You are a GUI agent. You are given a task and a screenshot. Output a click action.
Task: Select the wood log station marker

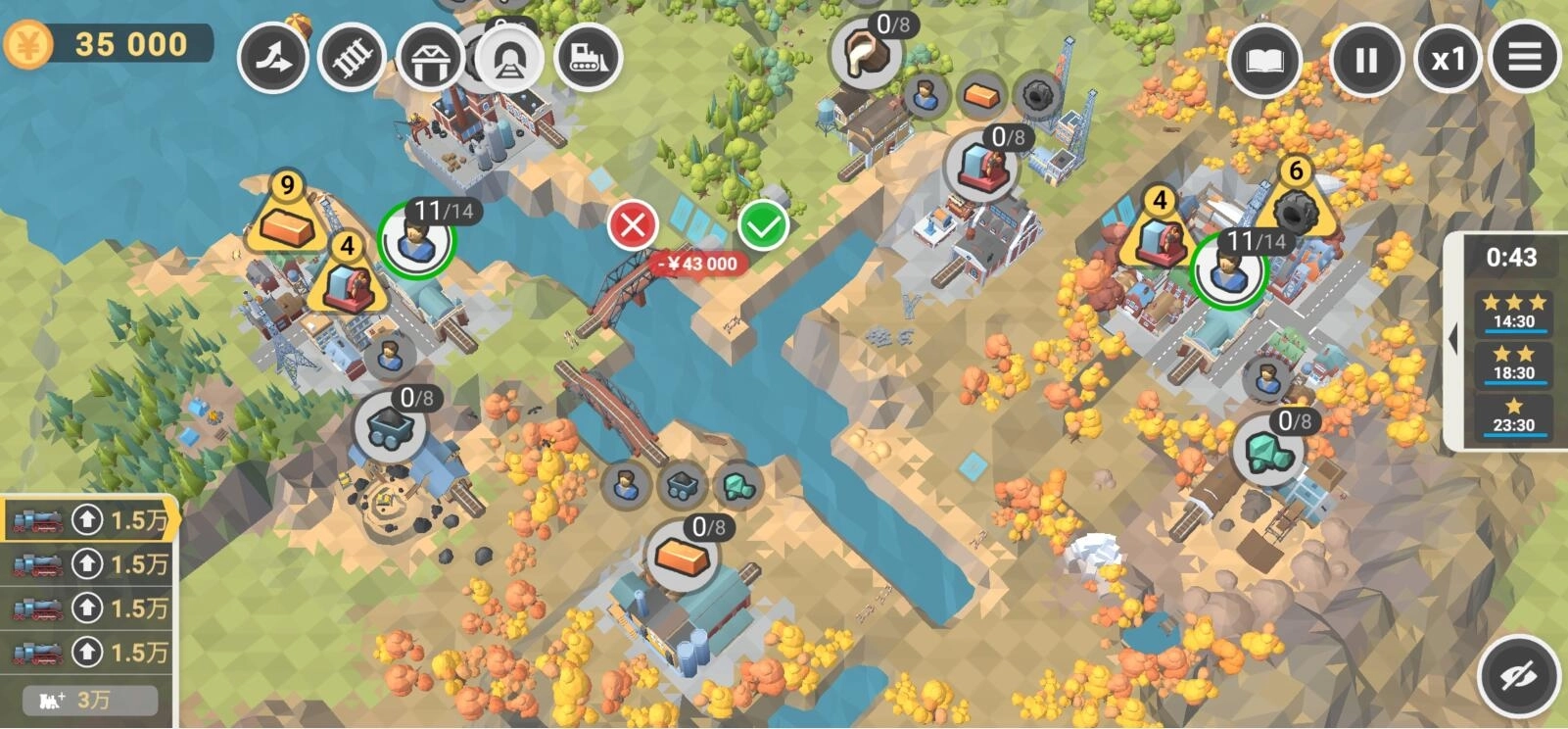tap(866, 55)
